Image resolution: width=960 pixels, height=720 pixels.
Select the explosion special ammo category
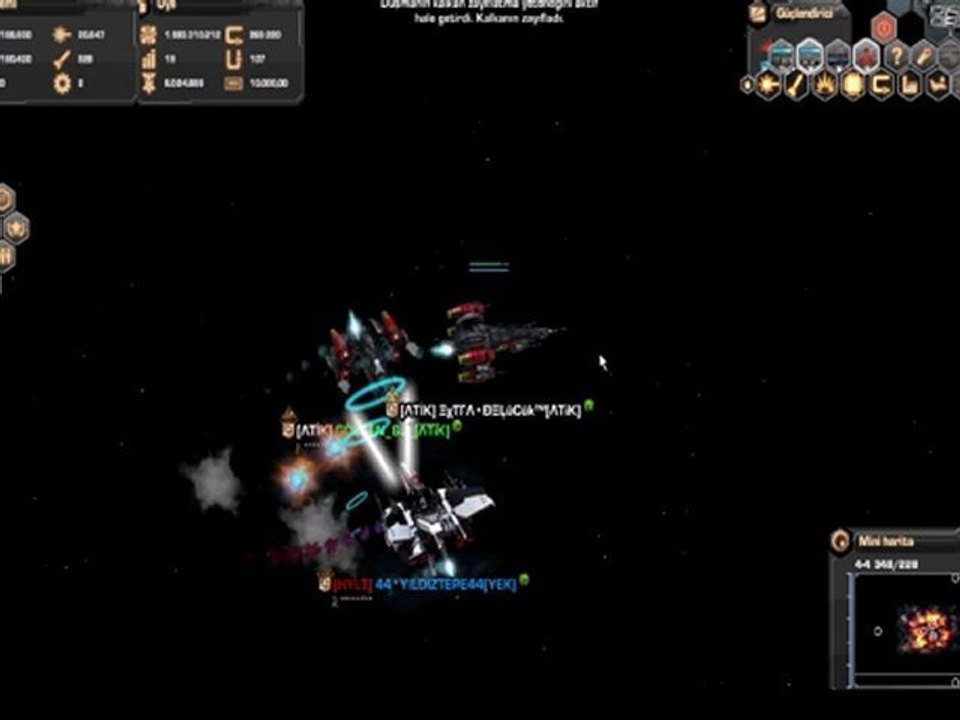[825, 85]
